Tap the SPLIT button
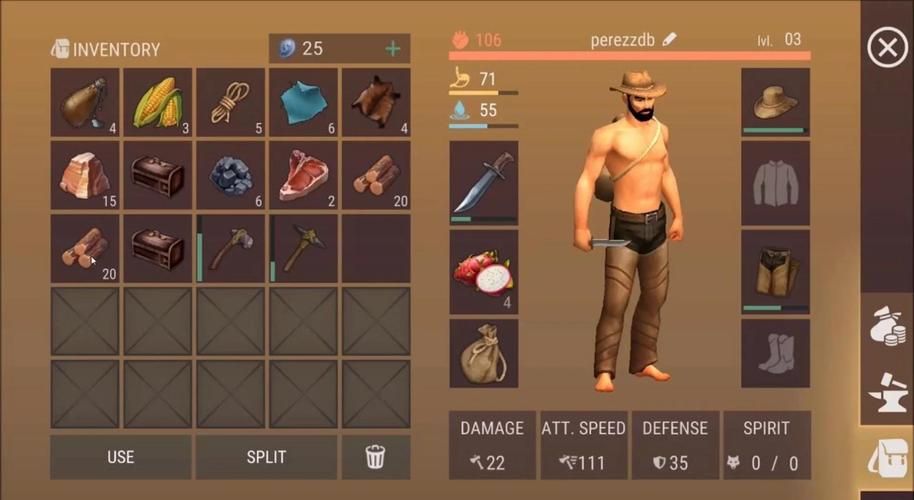The height and width of the screenshot is (500, 914). point(266,457)
